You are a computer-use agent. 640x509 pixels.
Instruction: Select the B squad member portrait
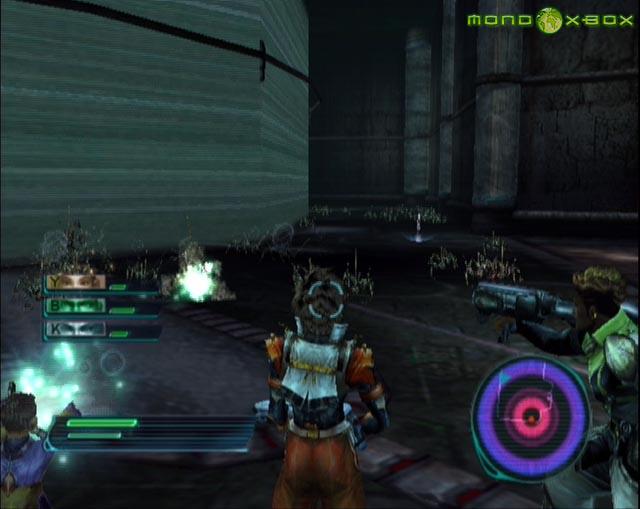[75, 305]
